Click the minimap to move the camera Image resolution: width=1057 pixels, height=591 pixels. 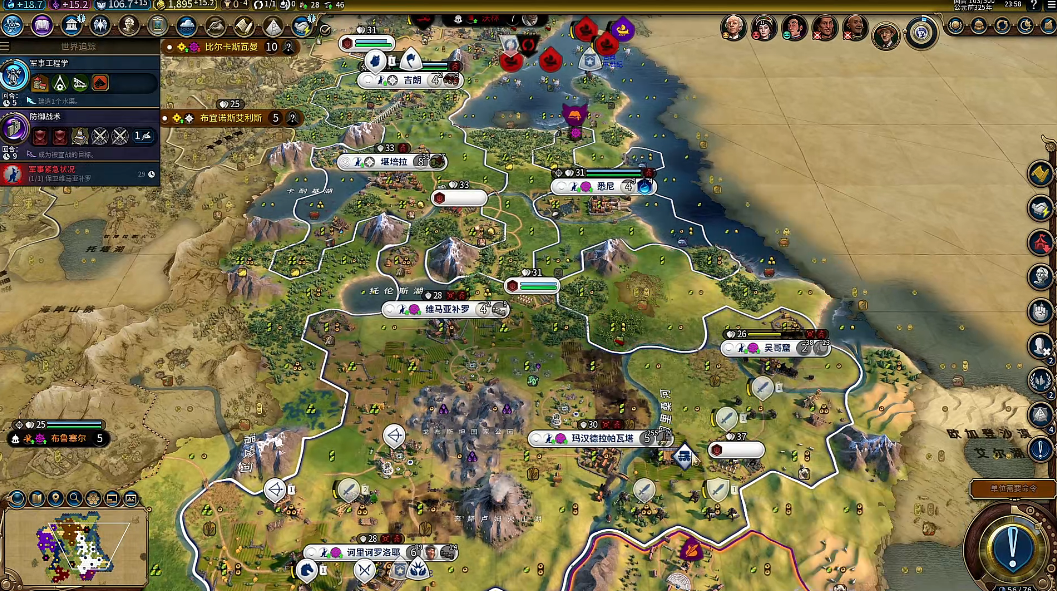[75, 546]
